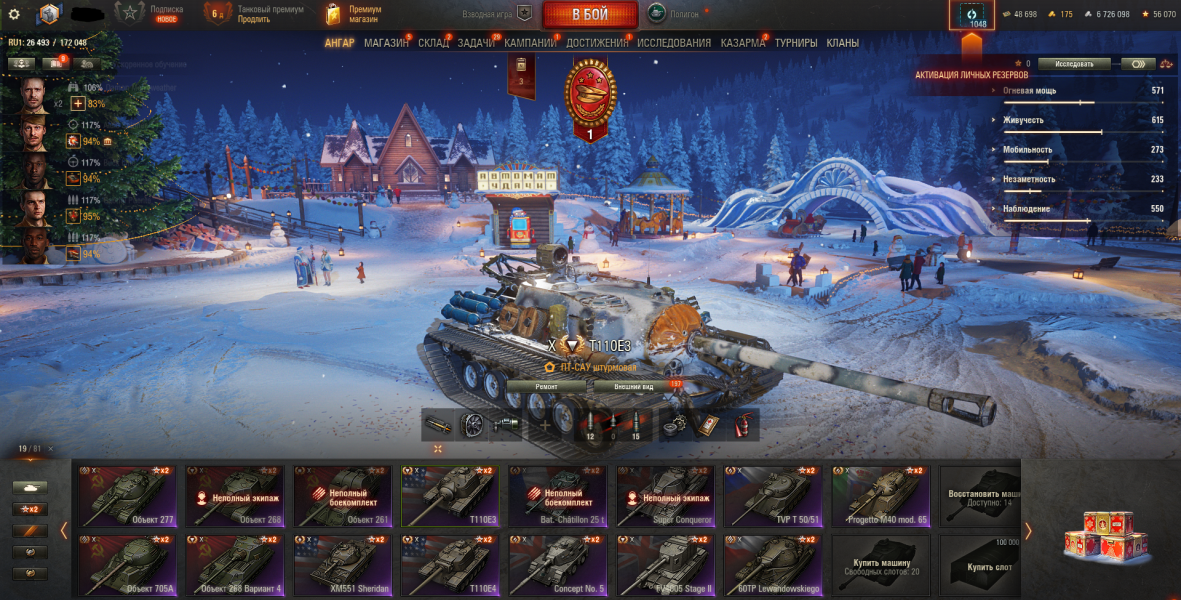Open the holiday loot boxes icon
This screenshot has height=600, width=1181.
pyautogui.click(x=1099, y=533)
